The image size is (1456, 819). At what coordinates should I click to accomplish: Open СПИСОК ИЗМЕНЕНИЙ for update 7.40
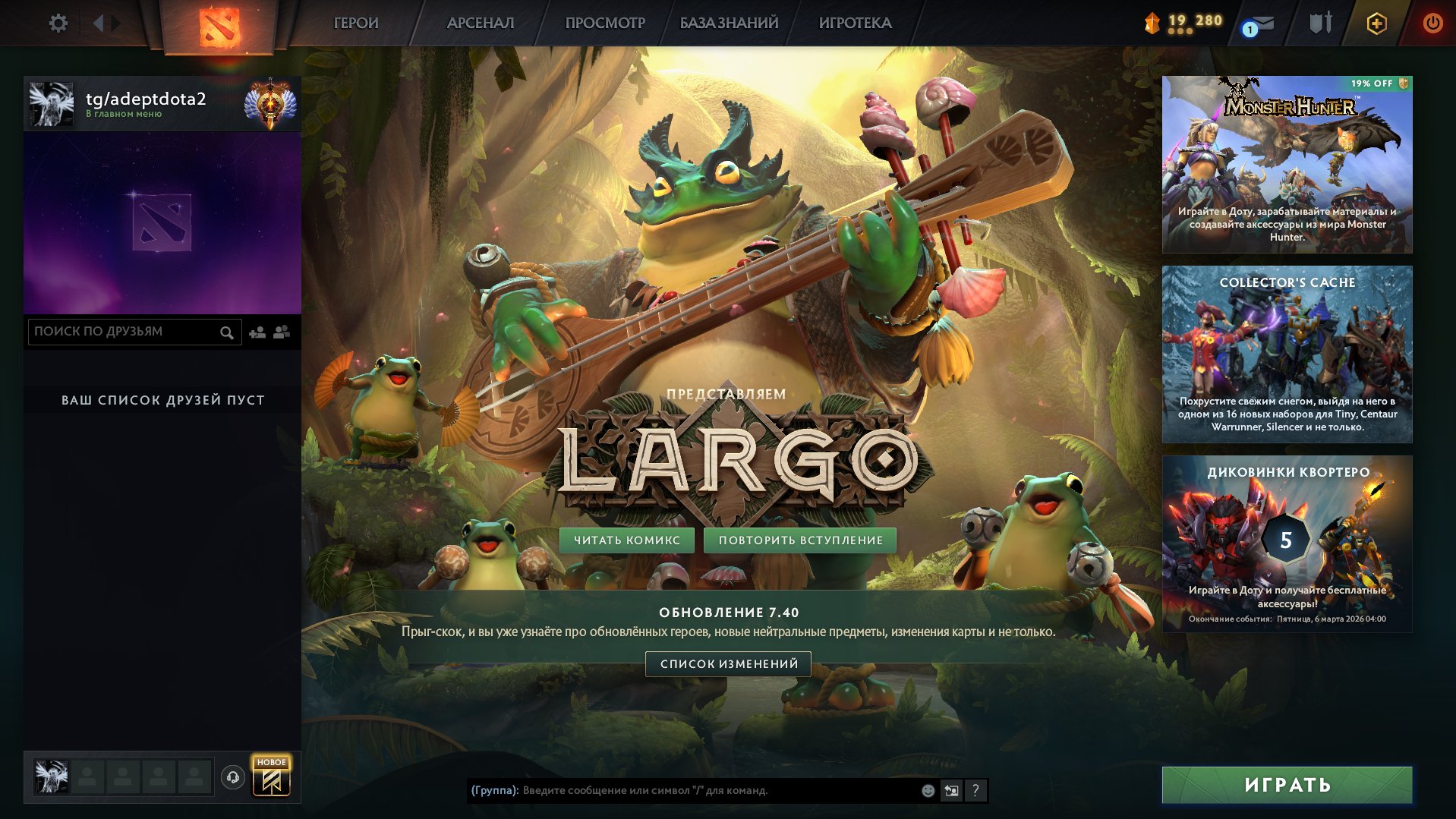tap(728, 663)
